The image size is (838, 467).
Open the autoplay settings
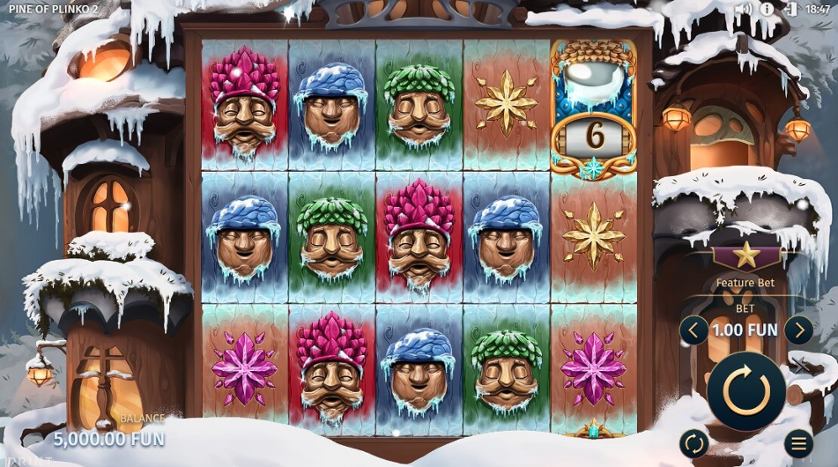click(692, 442)
